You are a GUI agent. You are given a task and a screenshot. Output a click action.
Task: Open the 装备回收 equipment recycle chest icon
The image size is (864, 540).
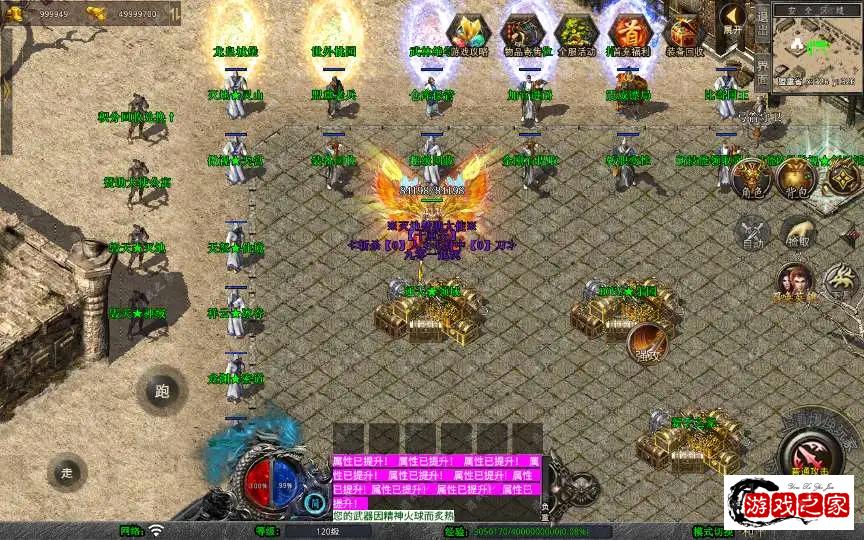pos(685,34)
